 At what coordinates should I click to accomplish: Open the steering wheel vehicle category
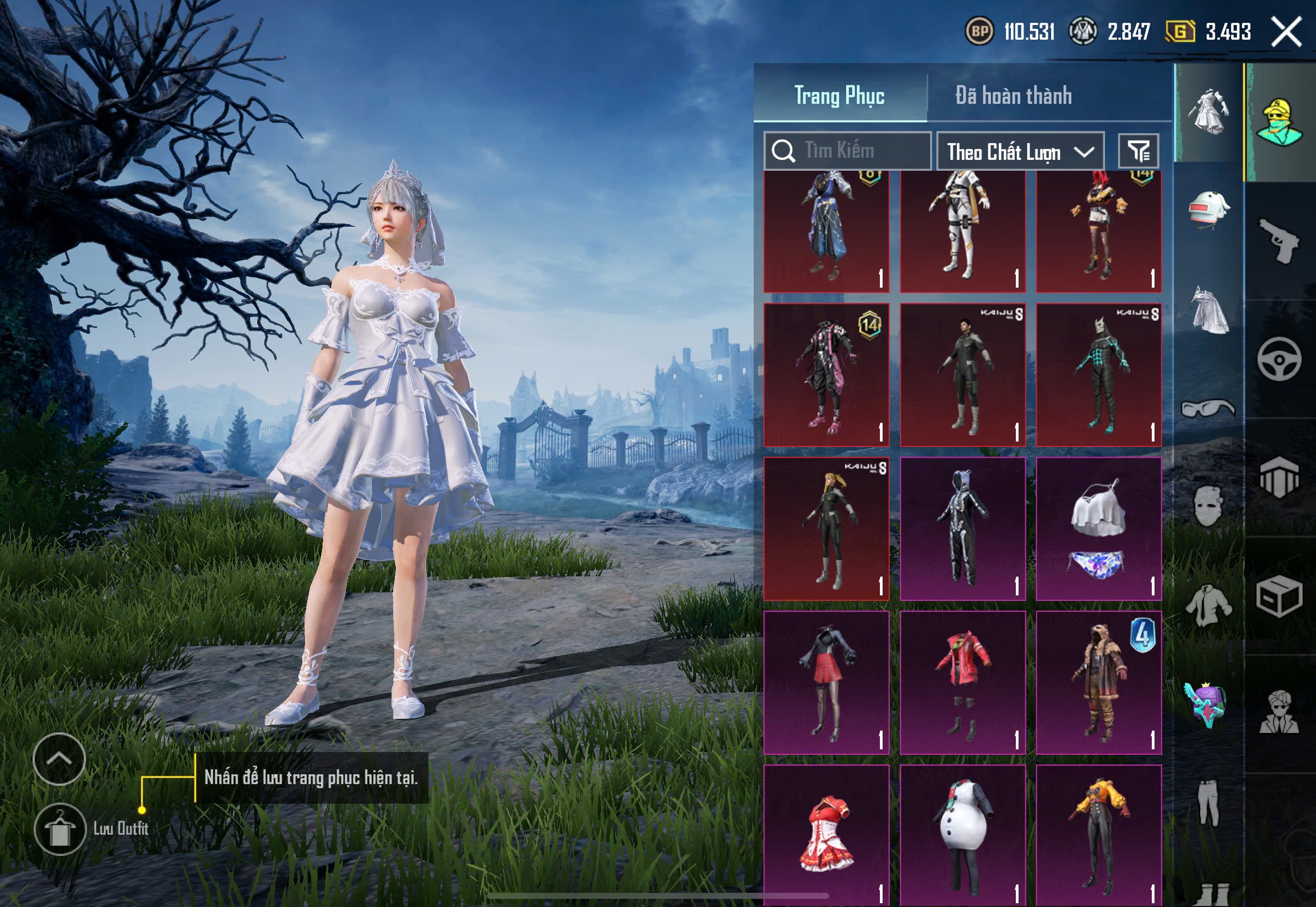pyautogui.click(x=1279, y=359)
